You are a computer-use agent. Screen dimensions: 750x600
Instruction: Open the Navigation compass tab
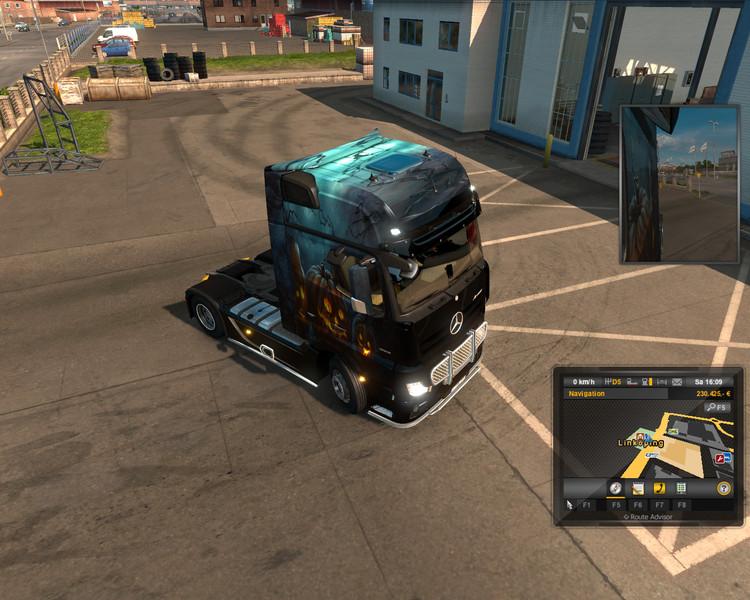(x=616, y=488)
